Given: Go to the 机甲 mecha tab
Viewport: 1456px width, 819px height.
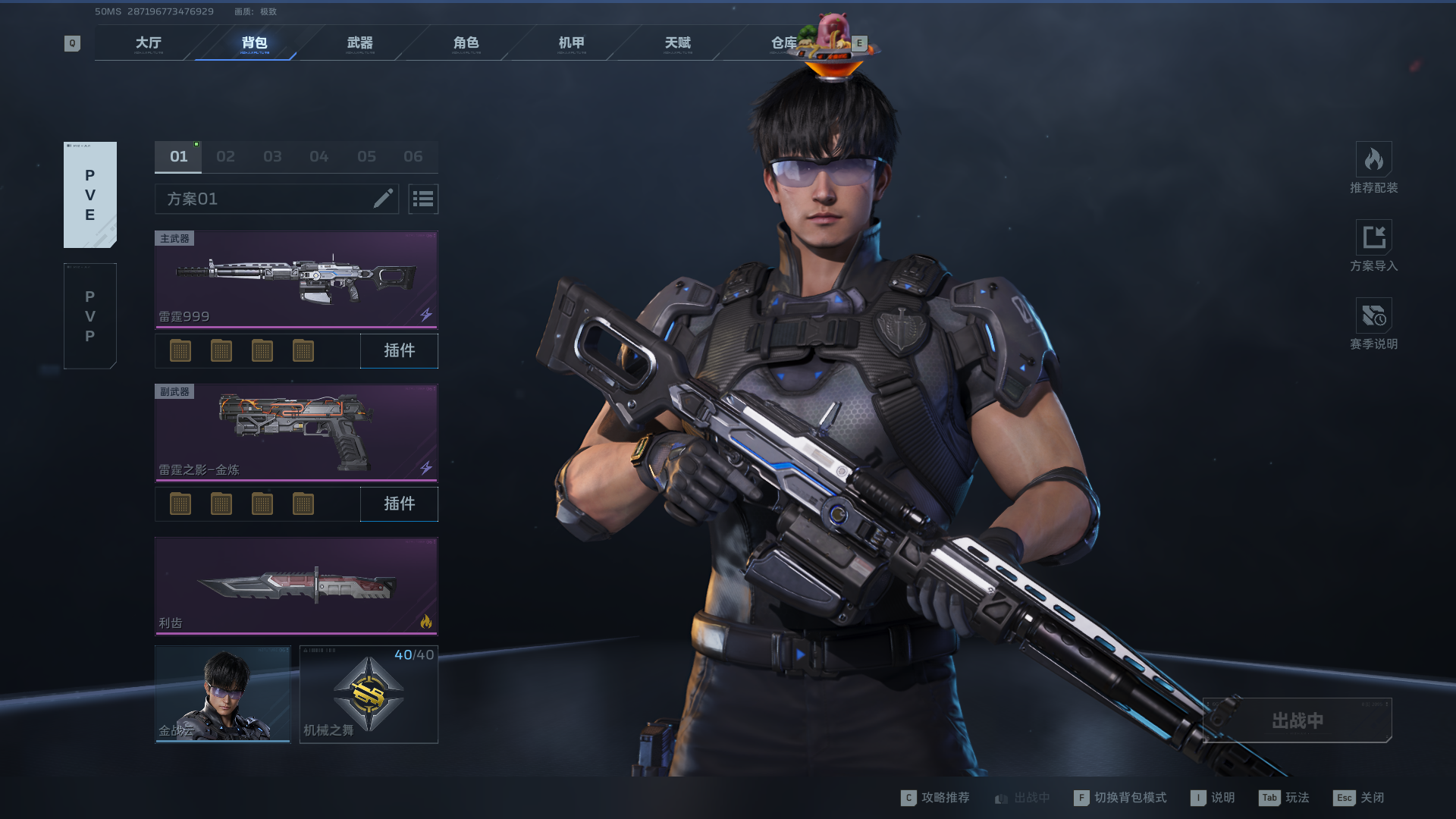Looking at the screenshot, I should tap(572, 43).
